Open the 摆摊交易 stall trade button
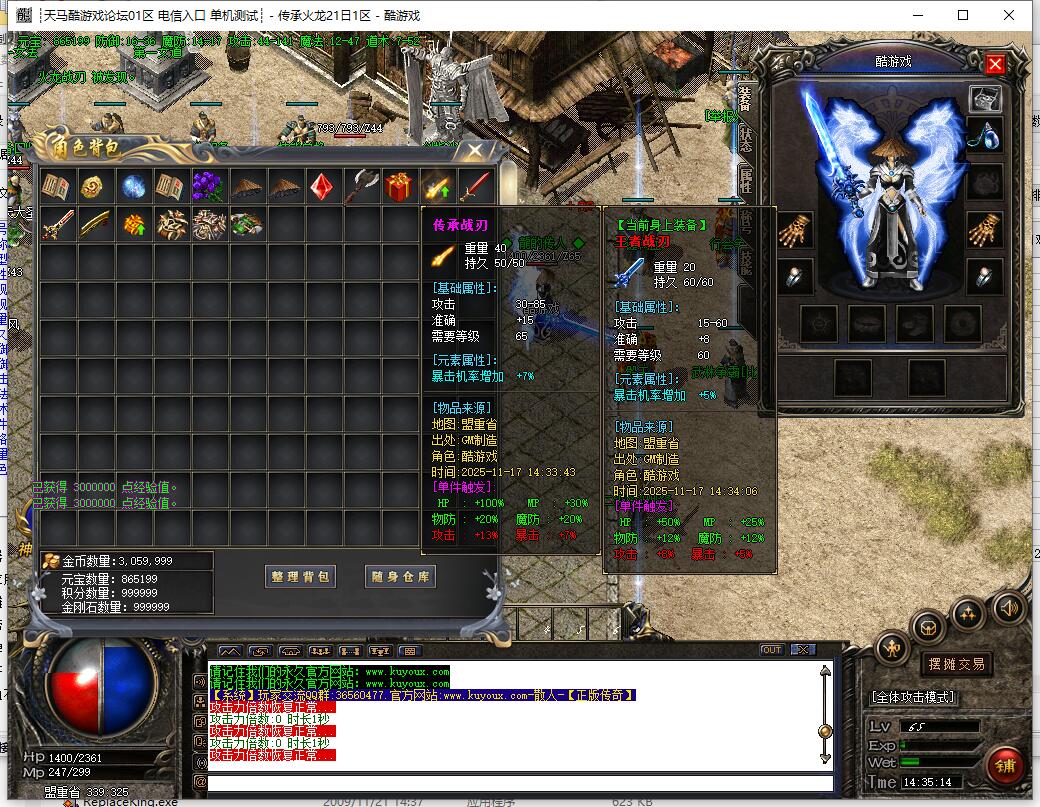Screen dimensions: 1040x807 (x=956, y=663)
